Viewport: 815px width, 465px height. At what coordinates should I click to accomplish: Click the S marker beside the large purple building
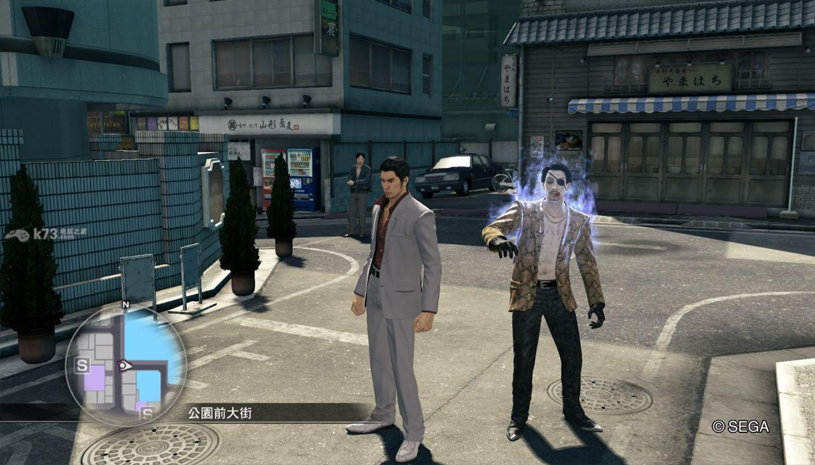(x=82, y=366)
